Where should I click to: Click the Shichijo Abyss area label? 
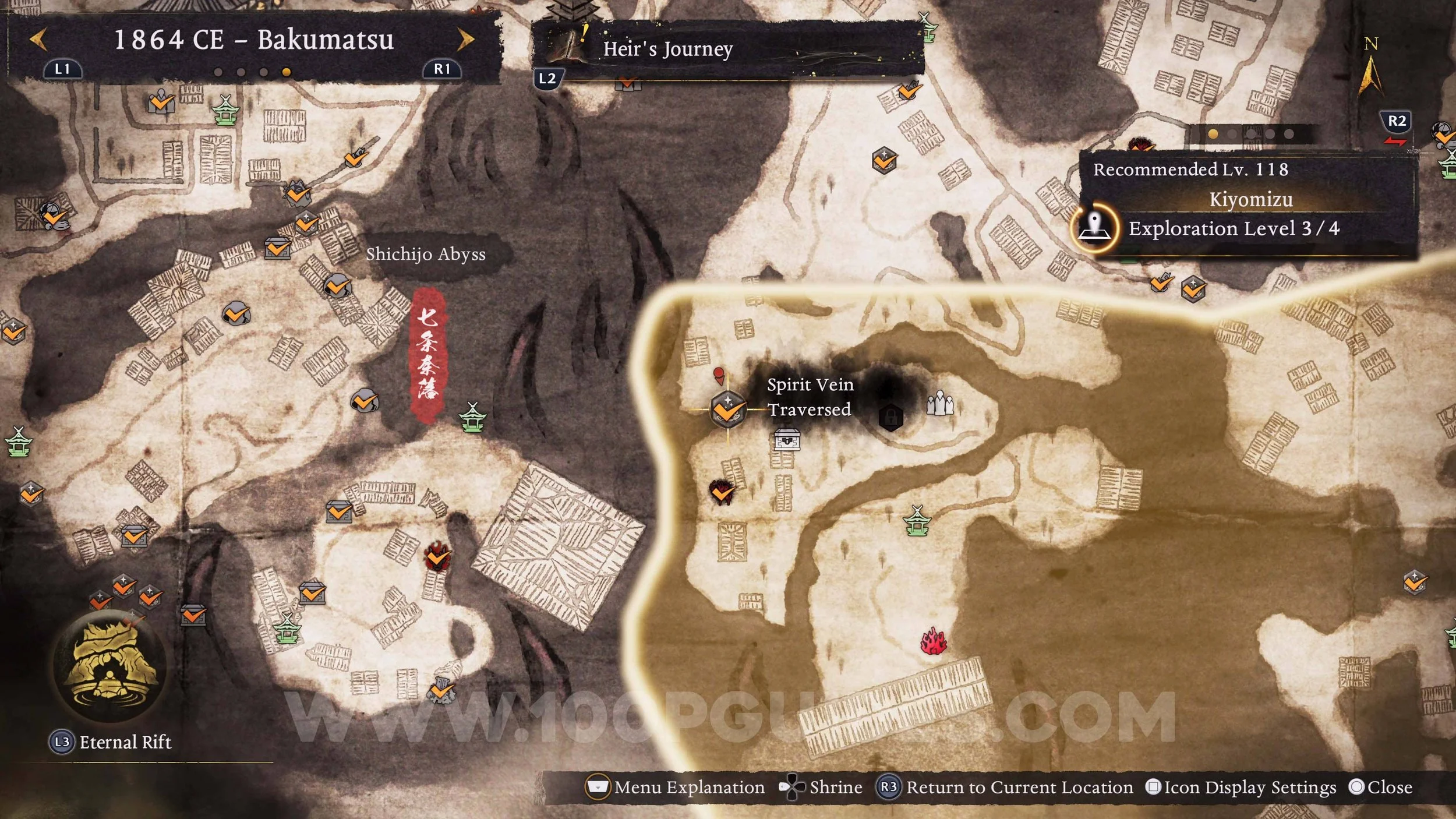(x=426, y=254)
